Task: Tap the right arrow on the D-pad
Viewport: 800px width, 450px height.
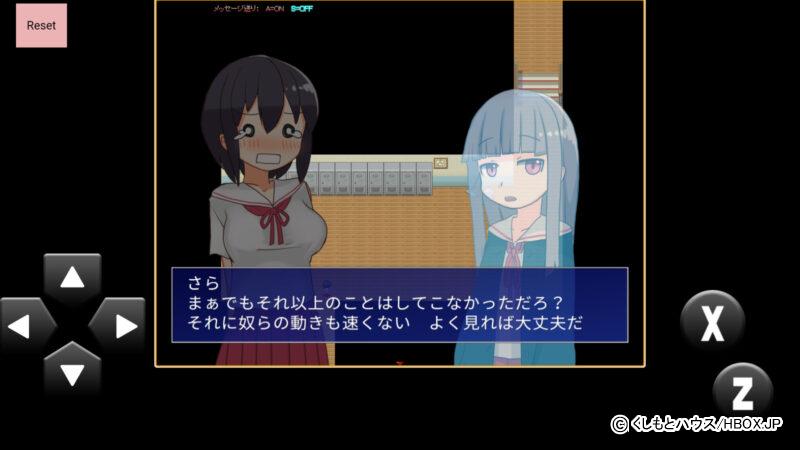Action: point(118,325)
